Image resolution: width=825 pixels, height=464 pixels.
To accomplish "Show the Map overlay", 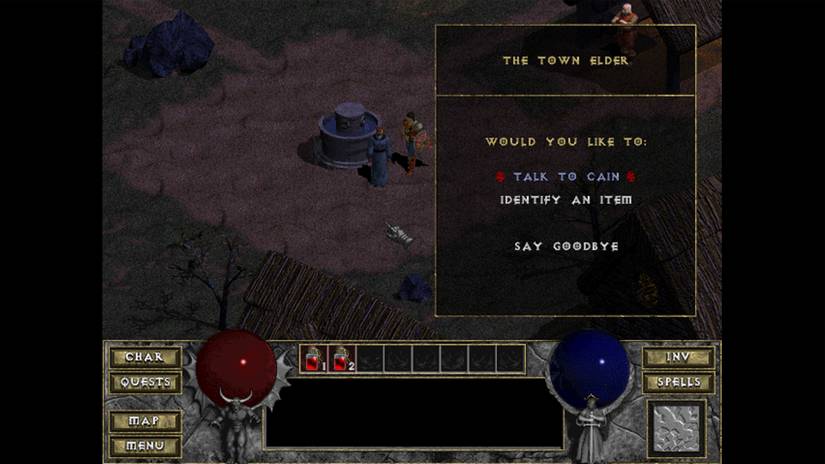I will pyautogui.click(x=145, y=421).
